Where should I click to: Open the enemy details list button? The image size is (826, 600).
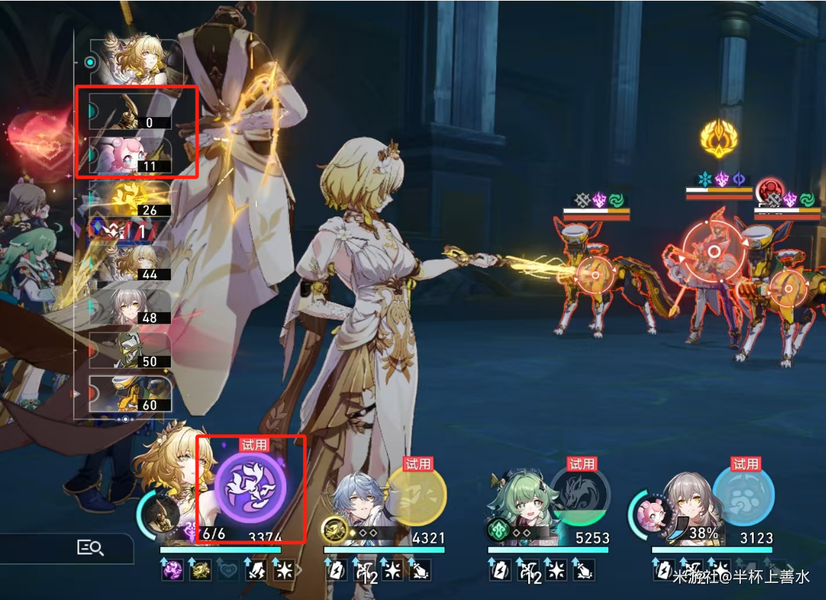pos(90,546)
